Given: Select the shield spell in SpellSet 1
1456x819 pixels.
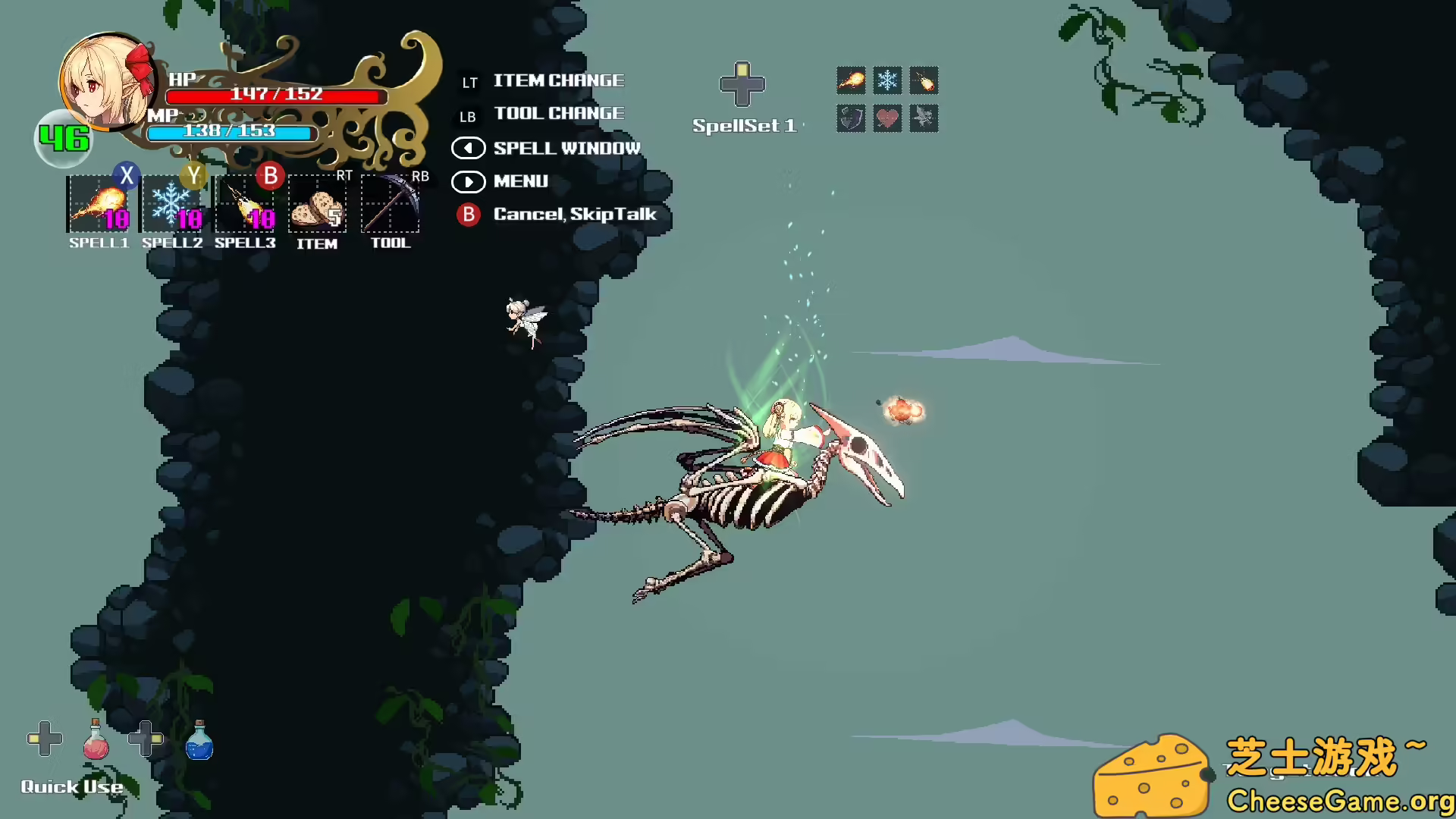Looking at the screenshot, I should pos(851,118).
